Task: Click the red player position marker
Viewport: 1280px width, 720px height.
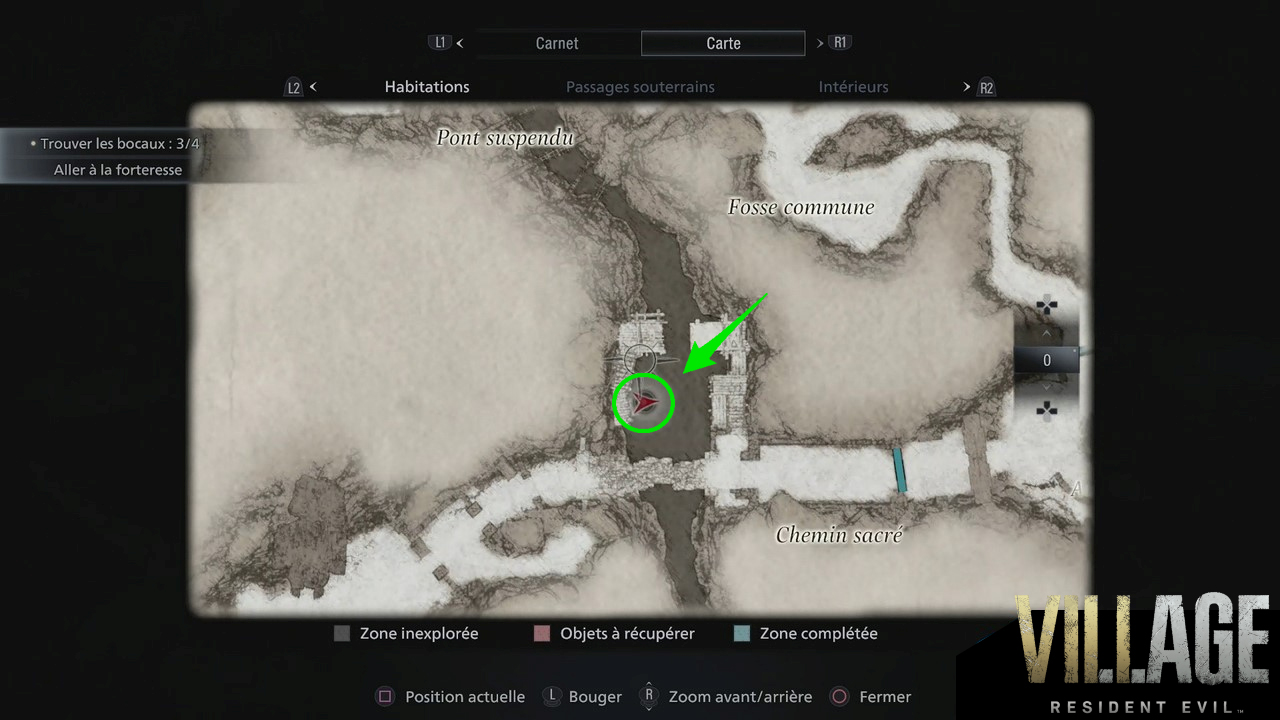Action: pos(646,402)
